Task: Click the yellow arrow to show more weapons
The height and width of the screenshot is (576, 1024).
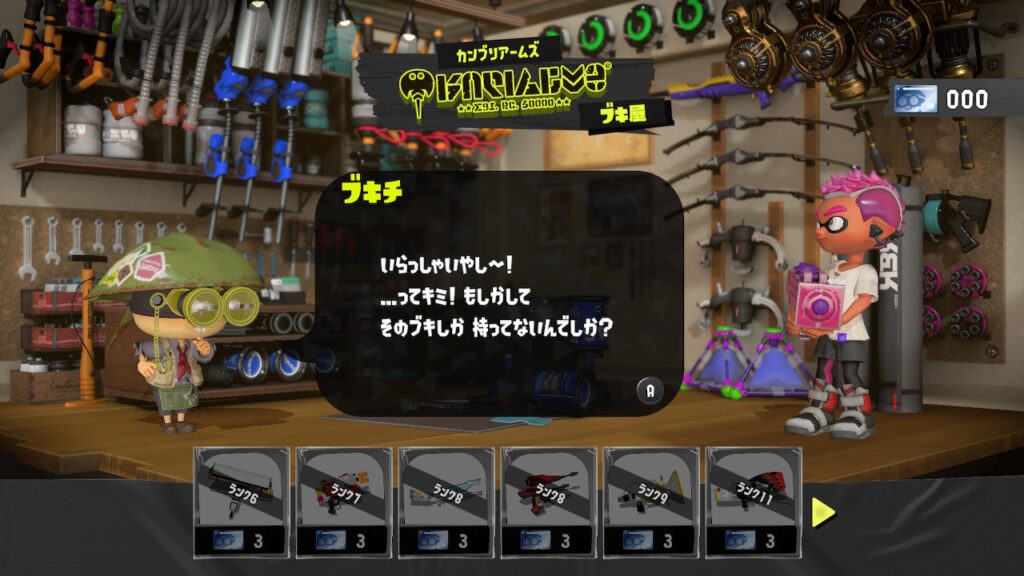Action: [x=823, y=512]
